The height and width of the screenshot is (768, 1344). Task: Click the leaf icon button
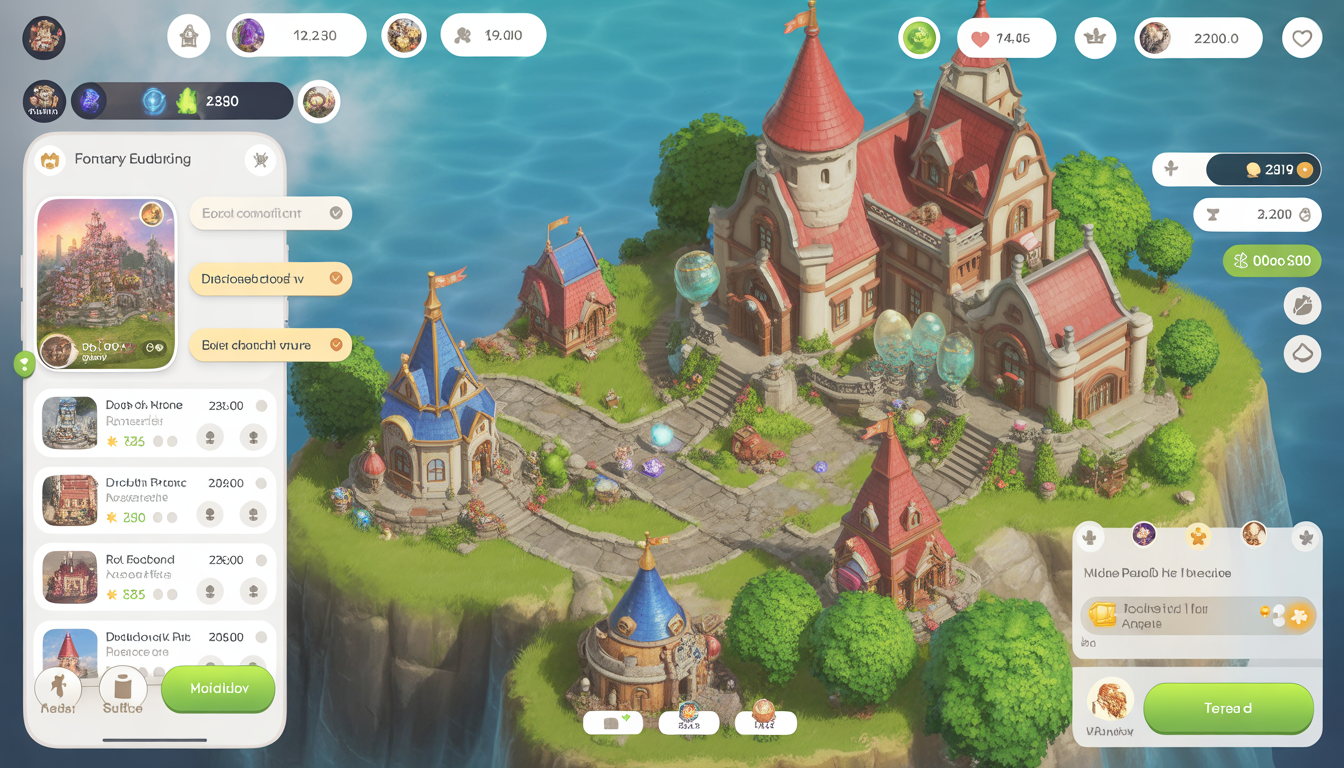[1302, 307]
